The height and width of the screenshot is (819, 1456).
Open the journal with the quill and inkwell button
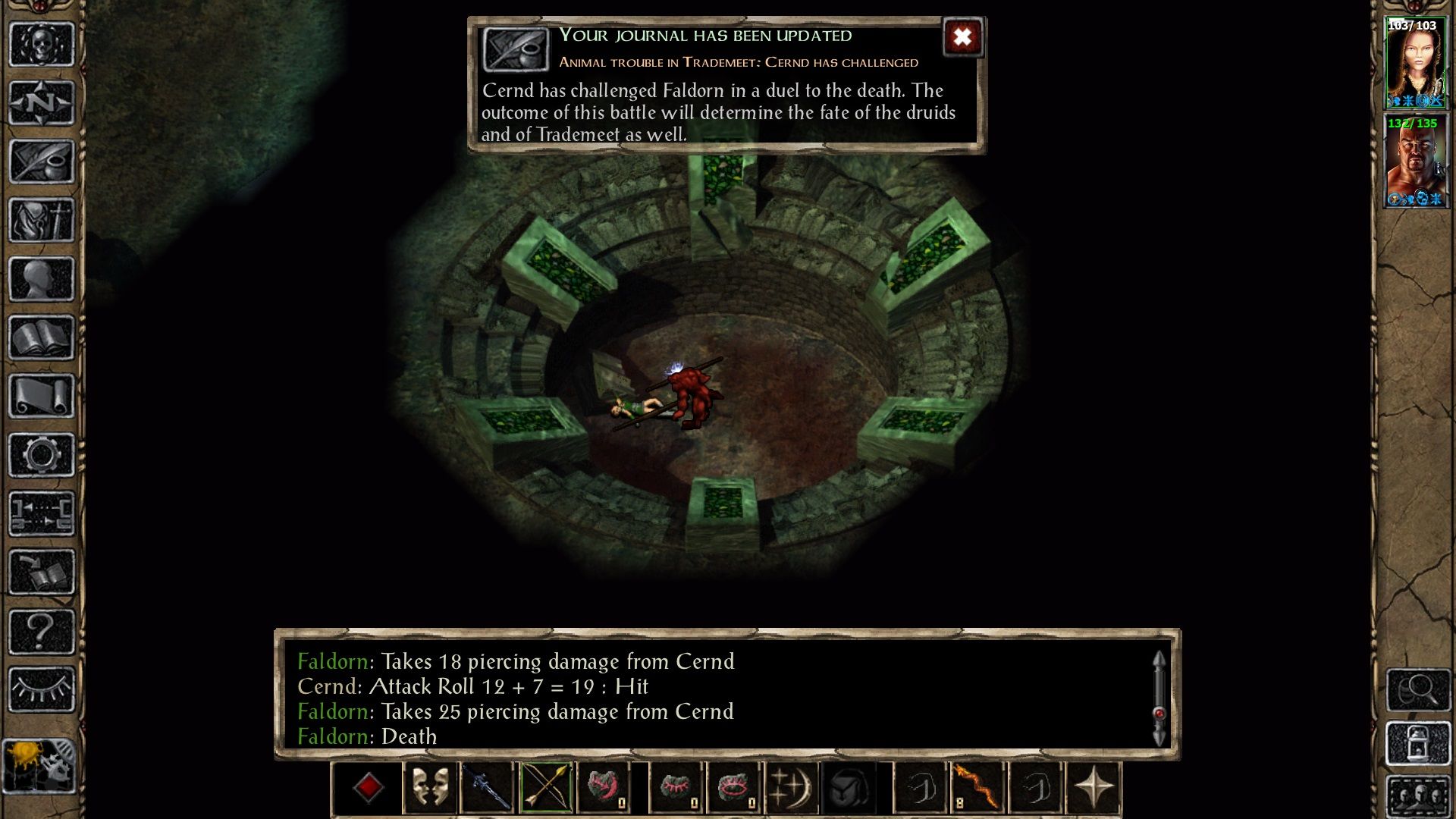[42, 162]
